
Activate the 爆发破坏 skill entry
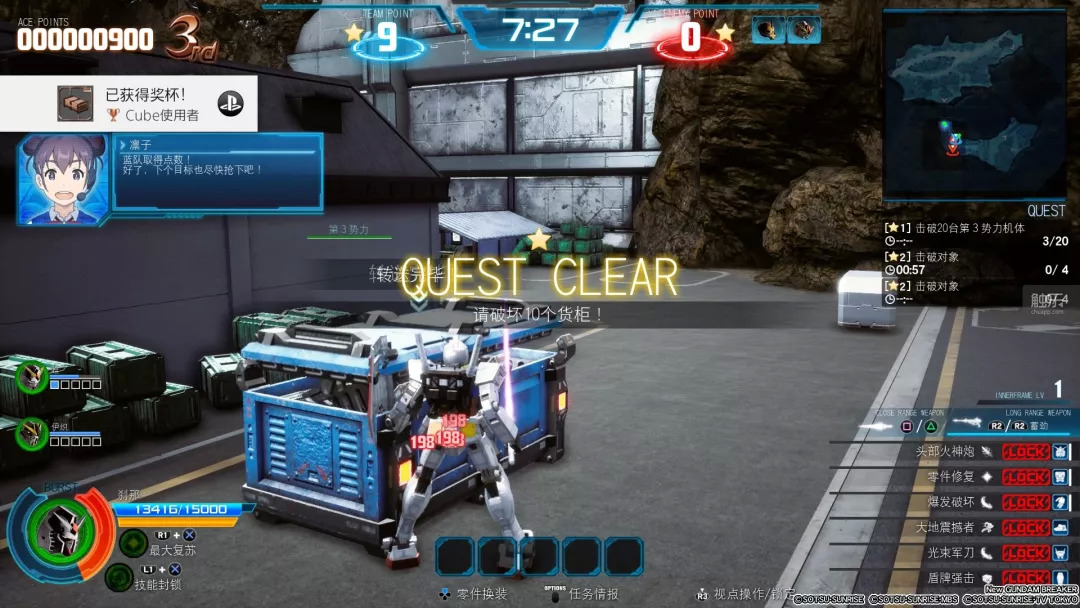[958, 502]
